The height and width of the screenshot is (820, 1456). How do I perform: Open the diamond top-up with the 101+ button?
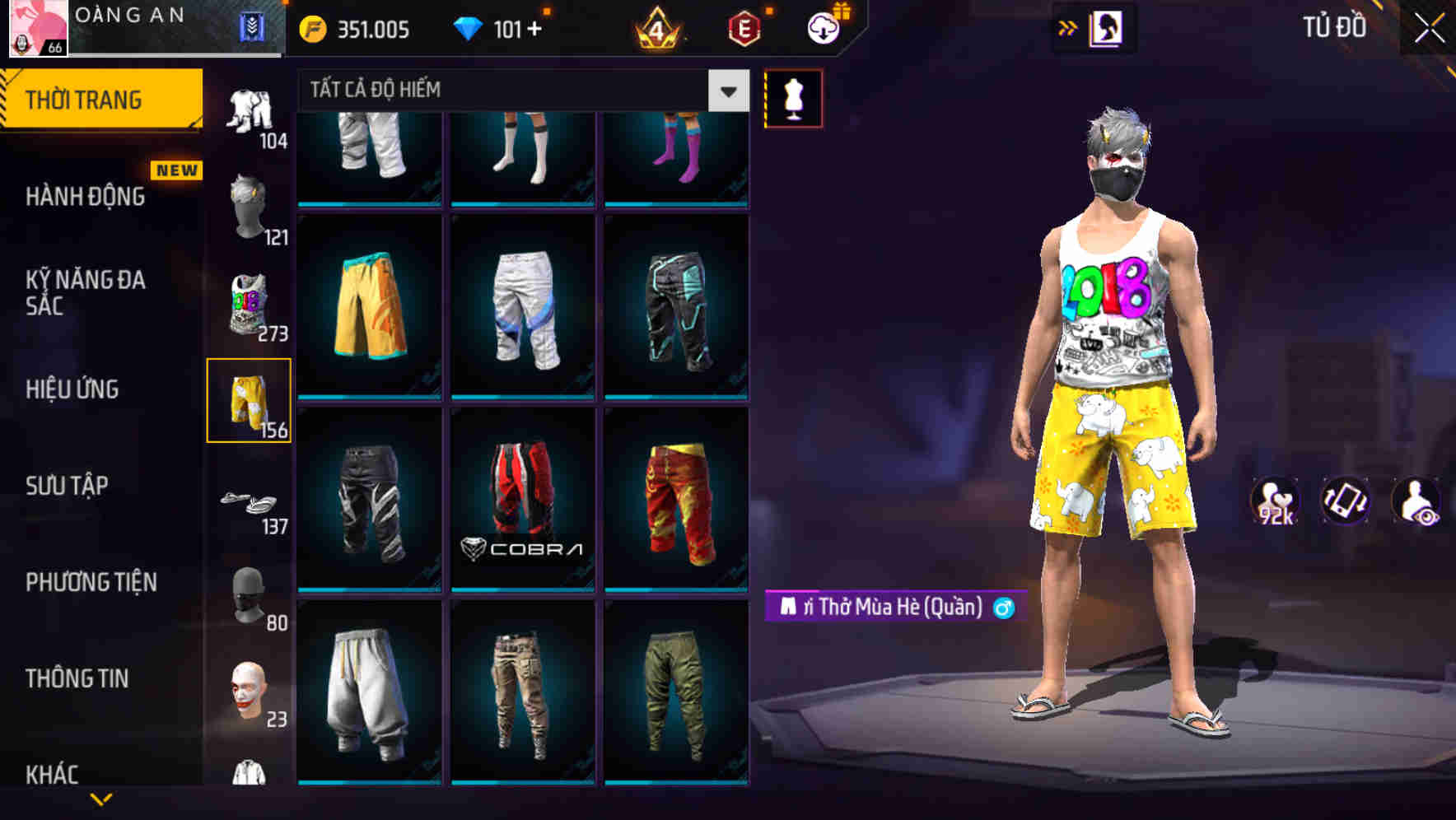pyautogui.click(x=502, y=27)
